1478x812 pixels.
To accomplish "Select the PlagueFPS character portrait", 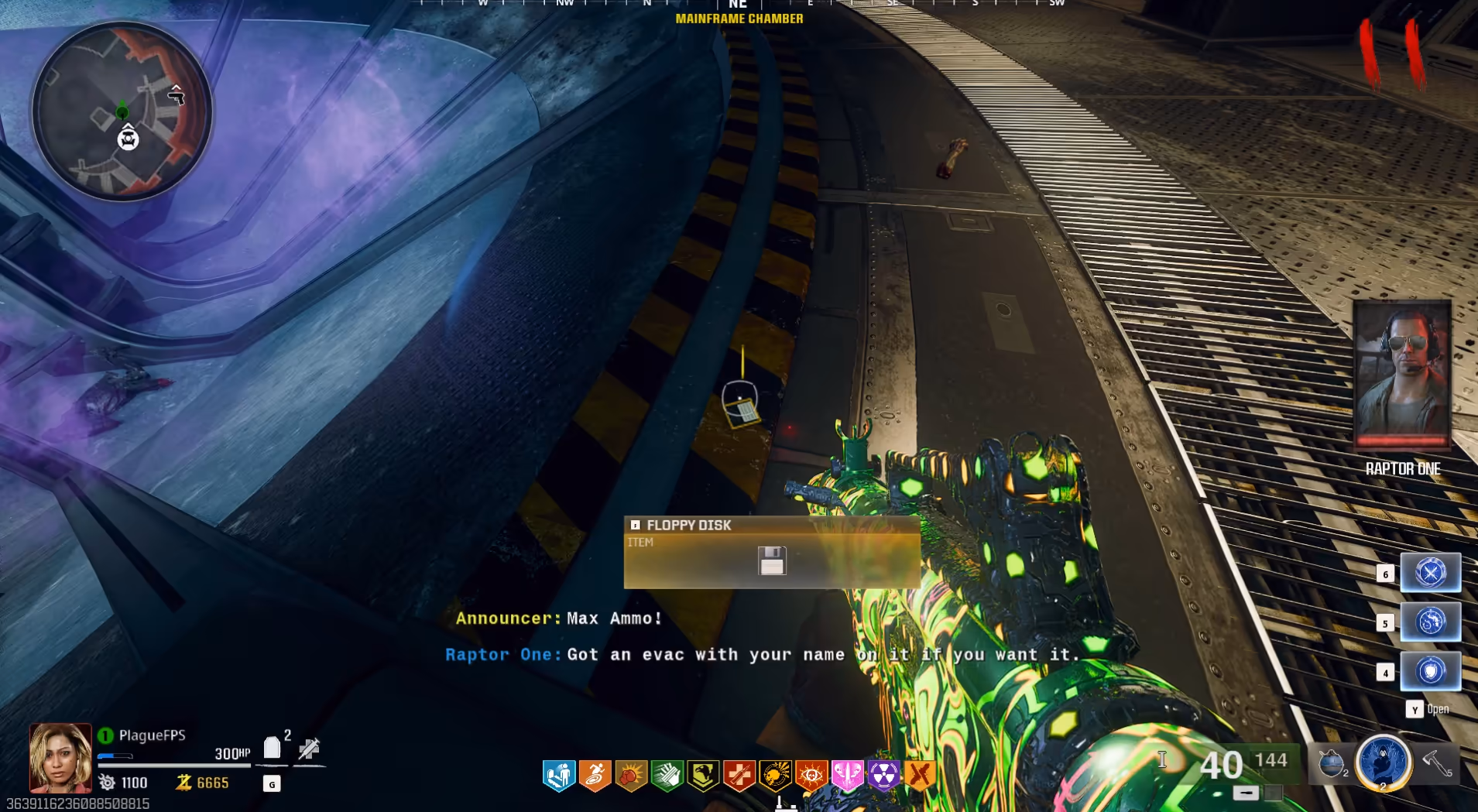I will point(60,757).
